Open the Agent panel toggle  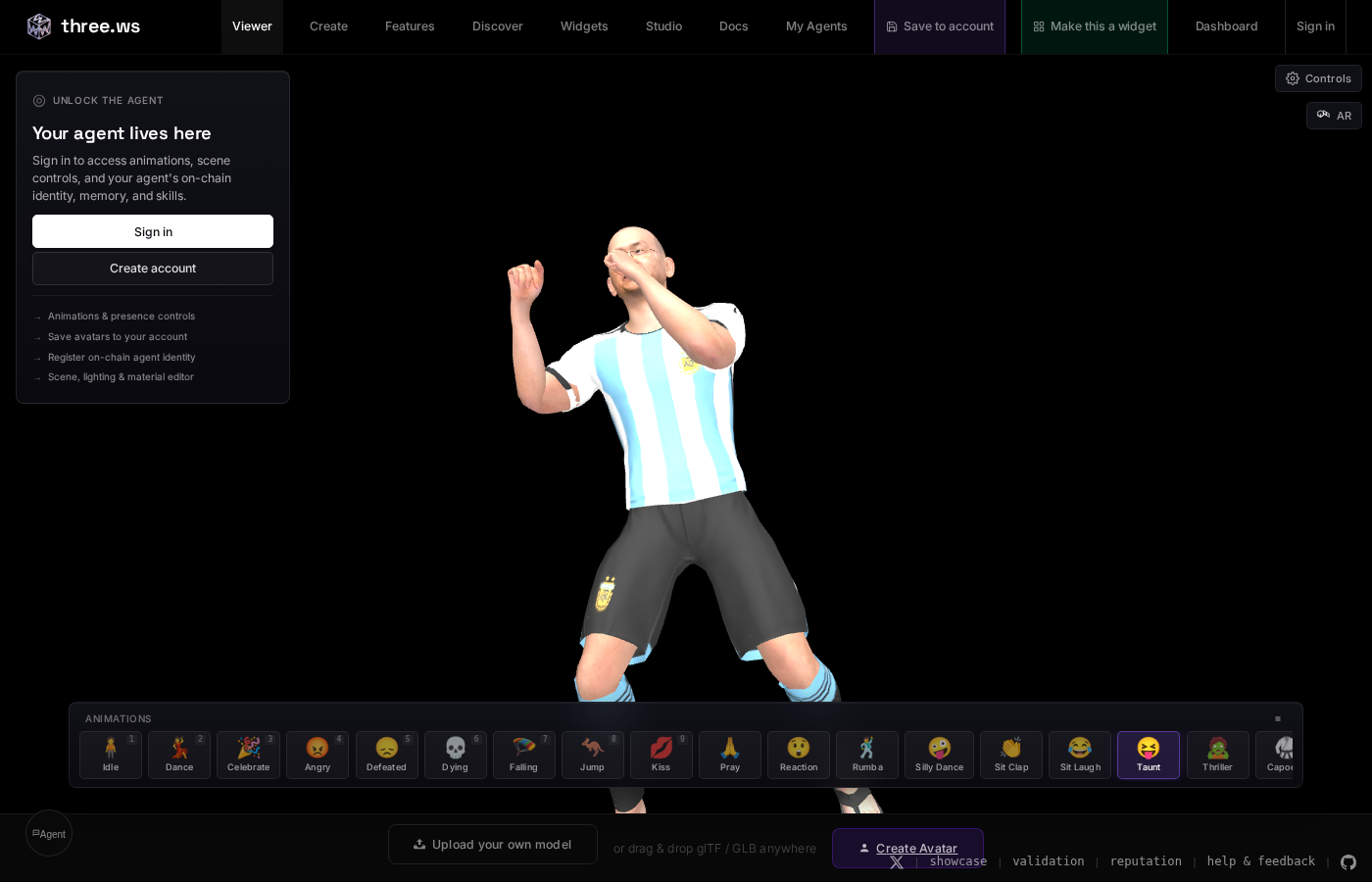(49, 833)
